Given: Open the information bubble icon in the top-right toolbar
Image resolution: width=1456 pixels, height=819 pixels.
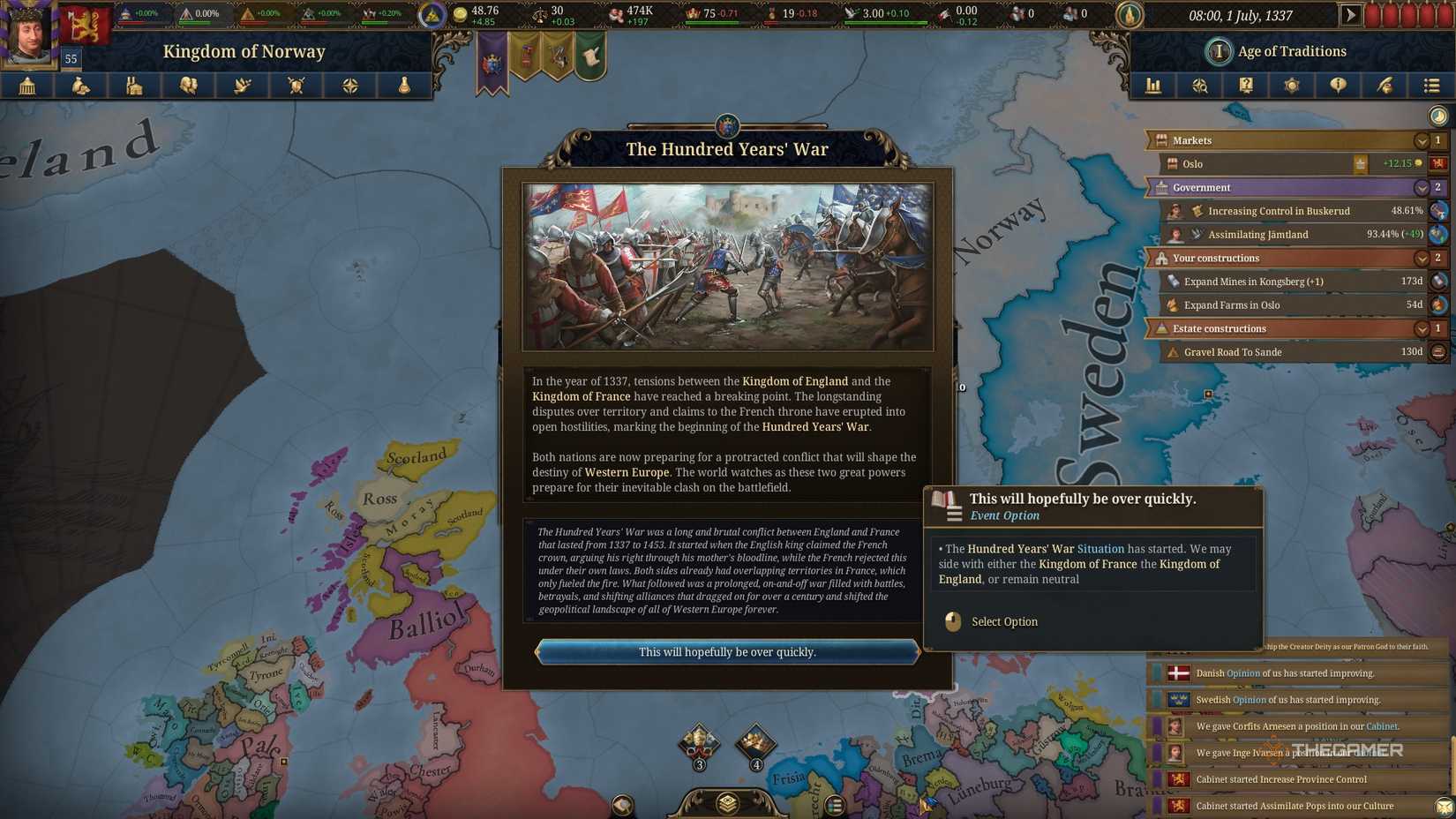Looking at the screenshot, I should click(x=1339, y=86).
